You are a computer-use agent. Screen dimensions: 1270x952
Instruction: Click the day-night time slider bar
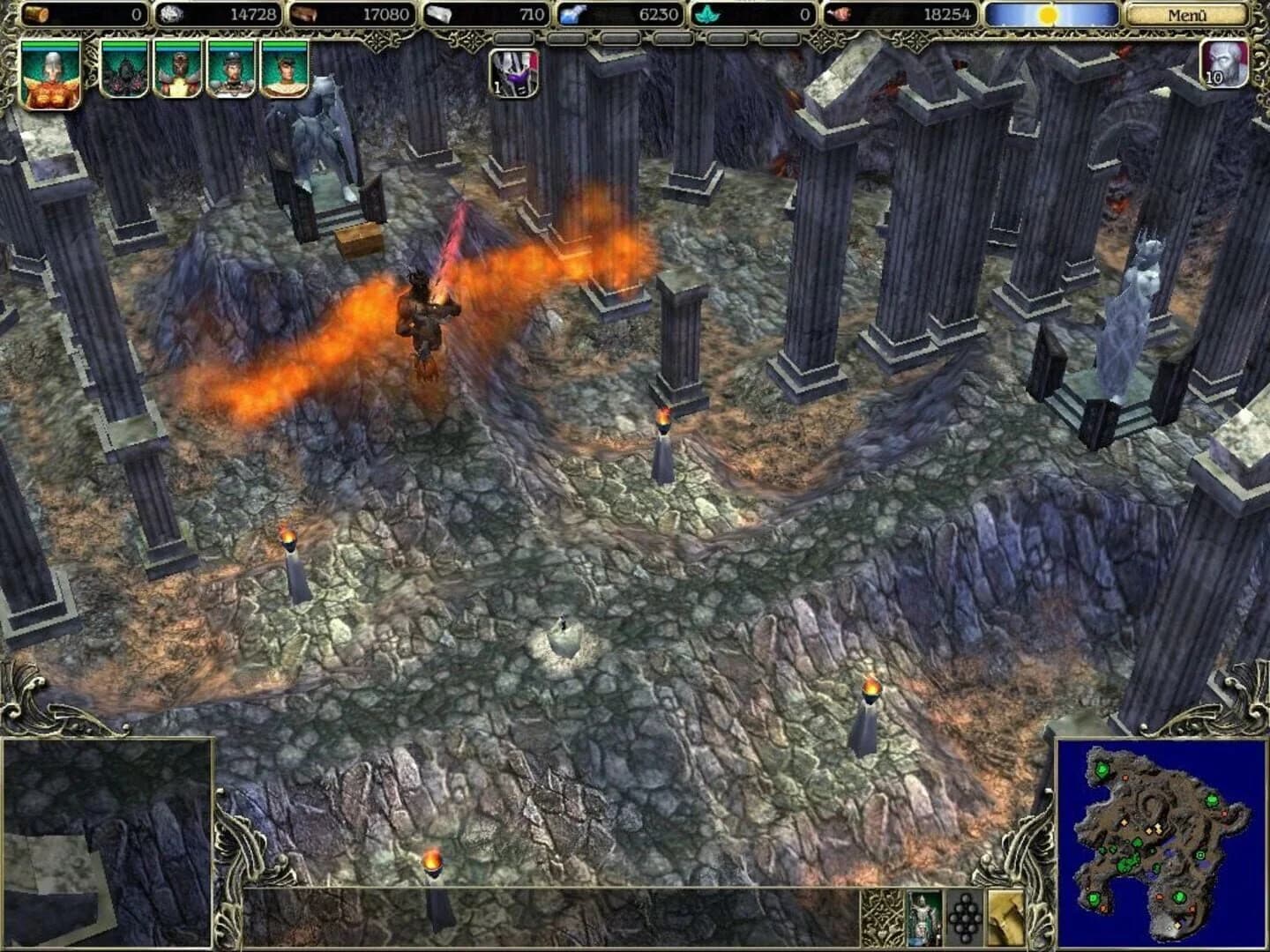pyautogui.click(x=1051, y=12)
